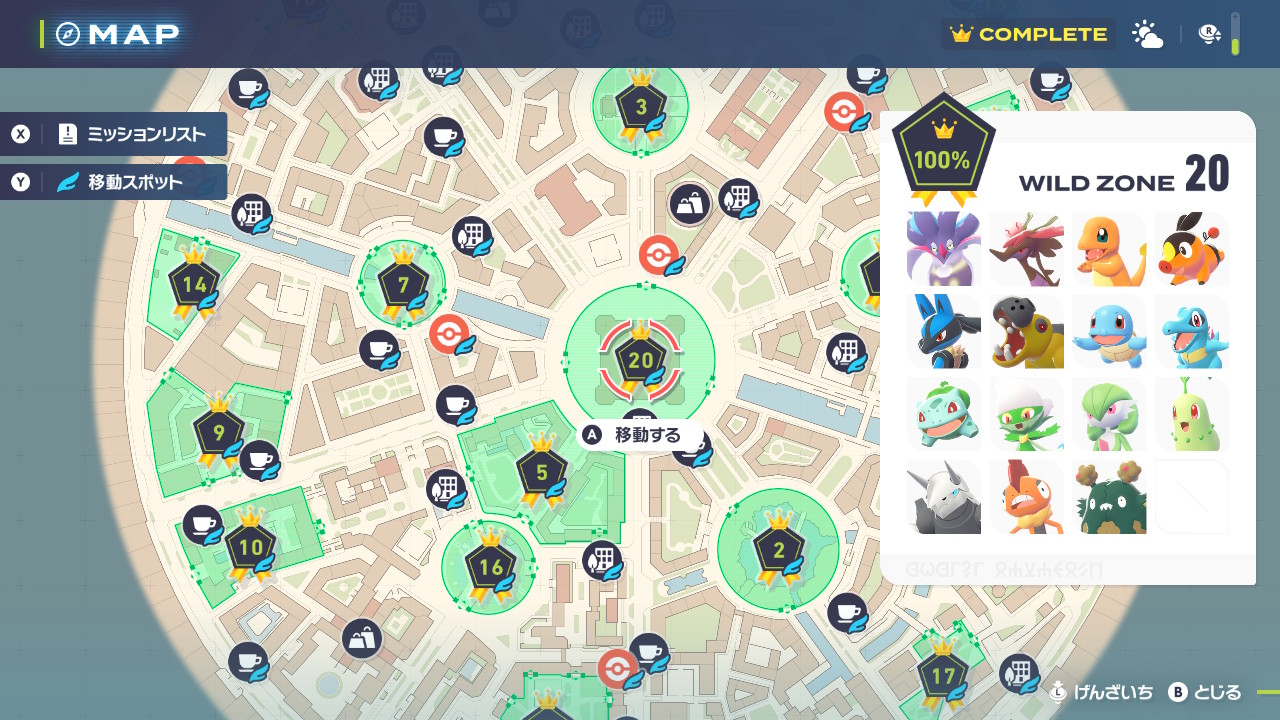Select the Wild Zone 17 marker

click(x=942, y=677)
